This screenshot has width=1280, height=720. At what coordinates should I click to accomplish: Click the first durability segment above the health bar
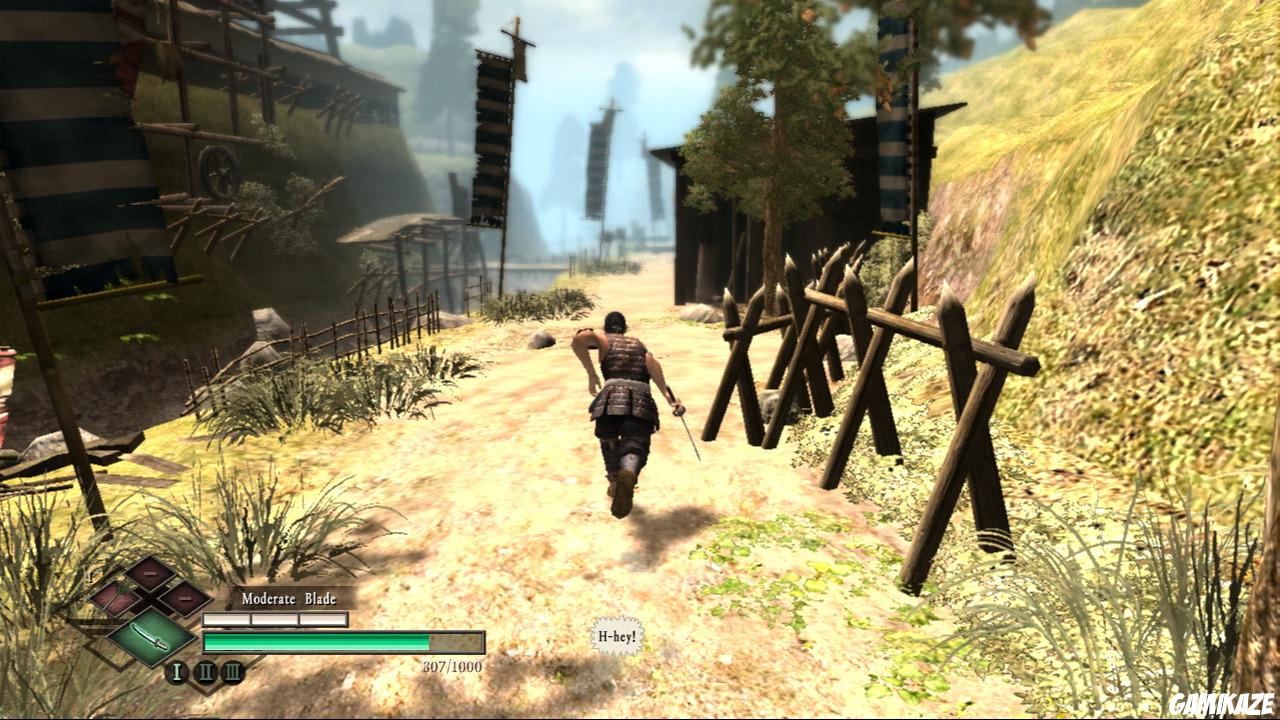(227, 618)
